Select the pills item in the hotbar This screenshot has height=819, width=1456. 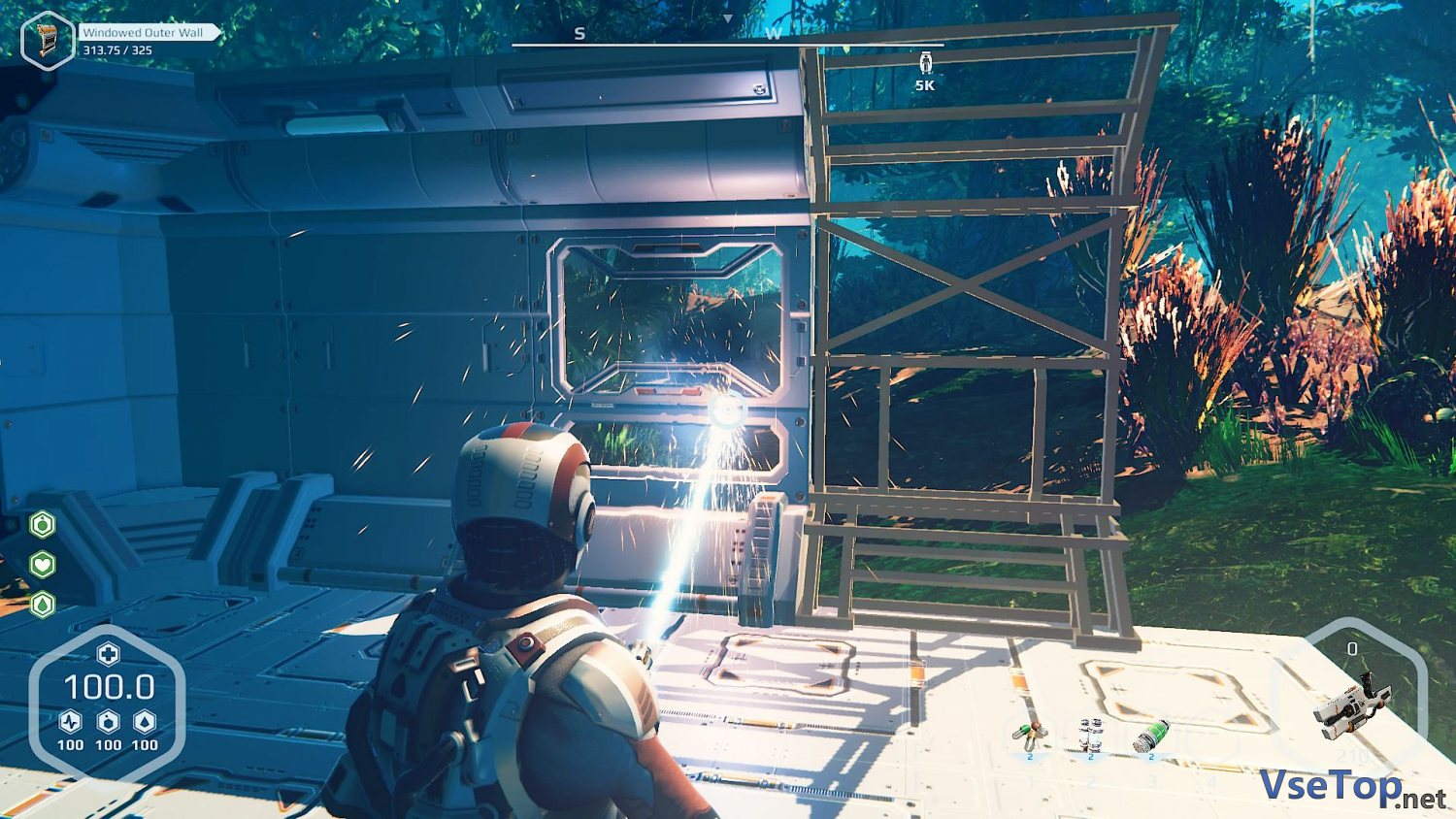[x=1030, y=737]
